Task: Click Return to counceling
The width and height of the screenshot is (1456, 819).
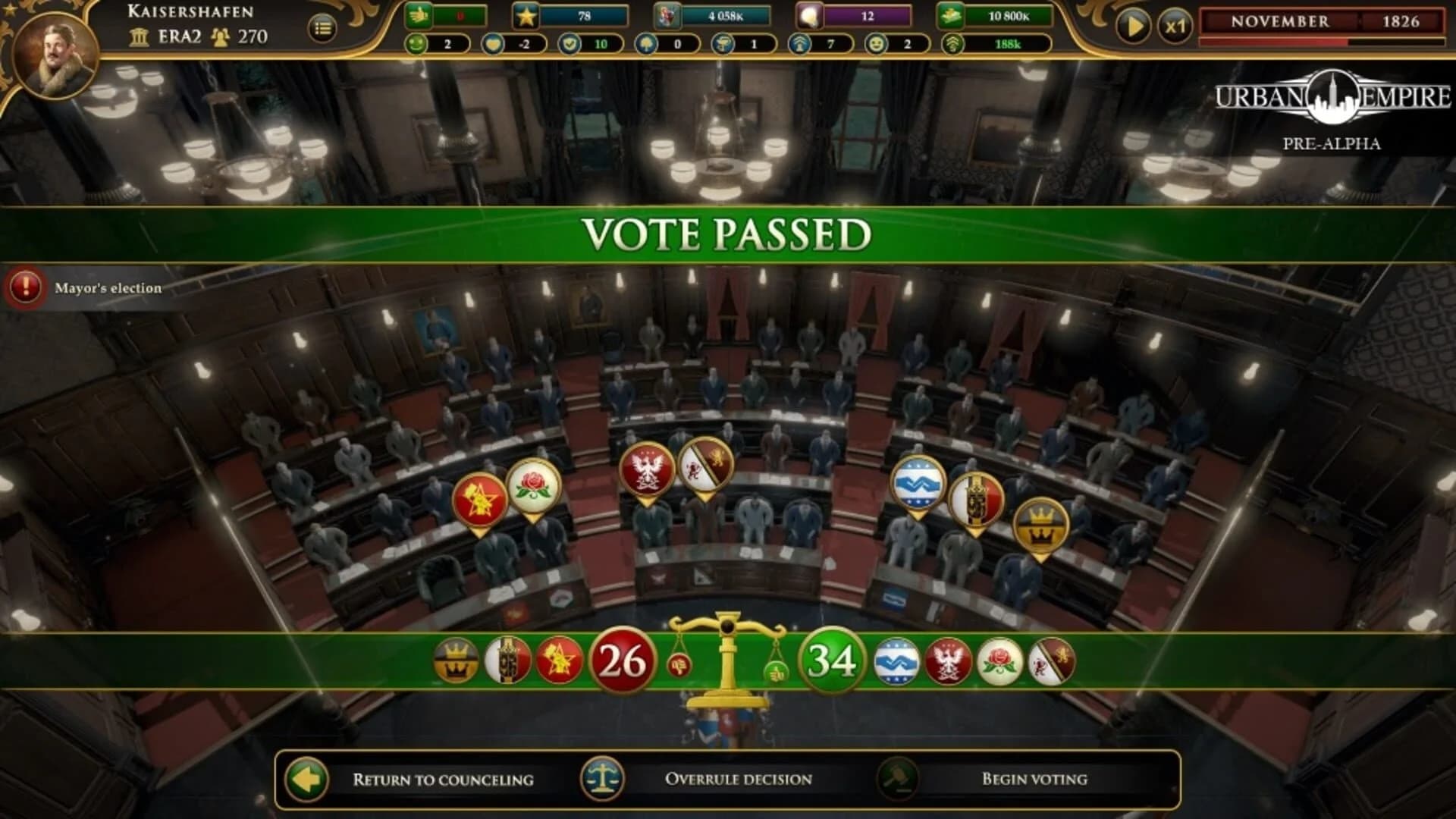Action: (444, 778)
